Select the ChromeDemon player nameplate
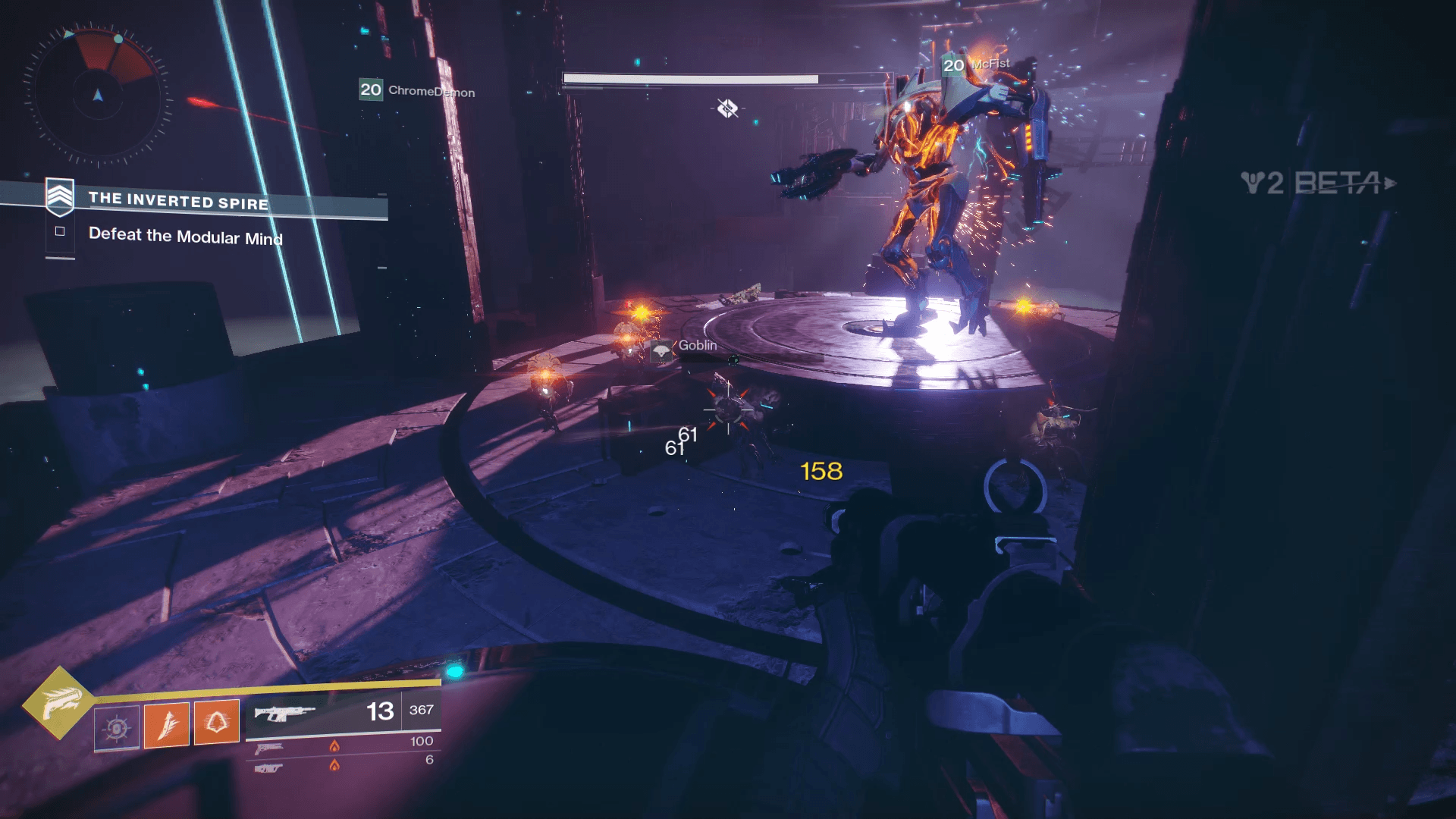The height and width of the screenshot is (819, 1456). (417, 90)
